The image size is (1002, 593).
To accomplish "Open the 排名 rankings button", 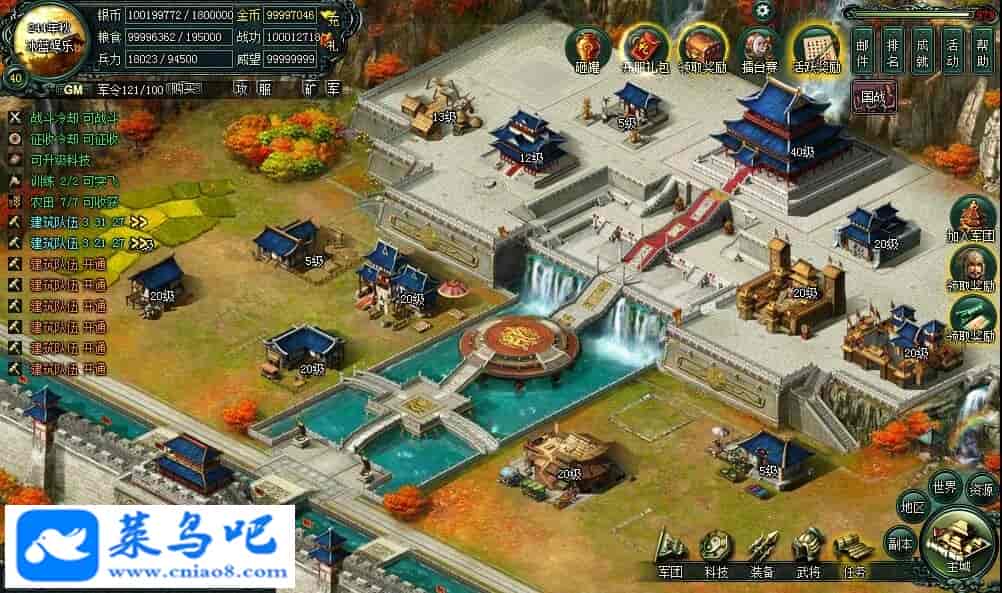I will tap(893, 50).
